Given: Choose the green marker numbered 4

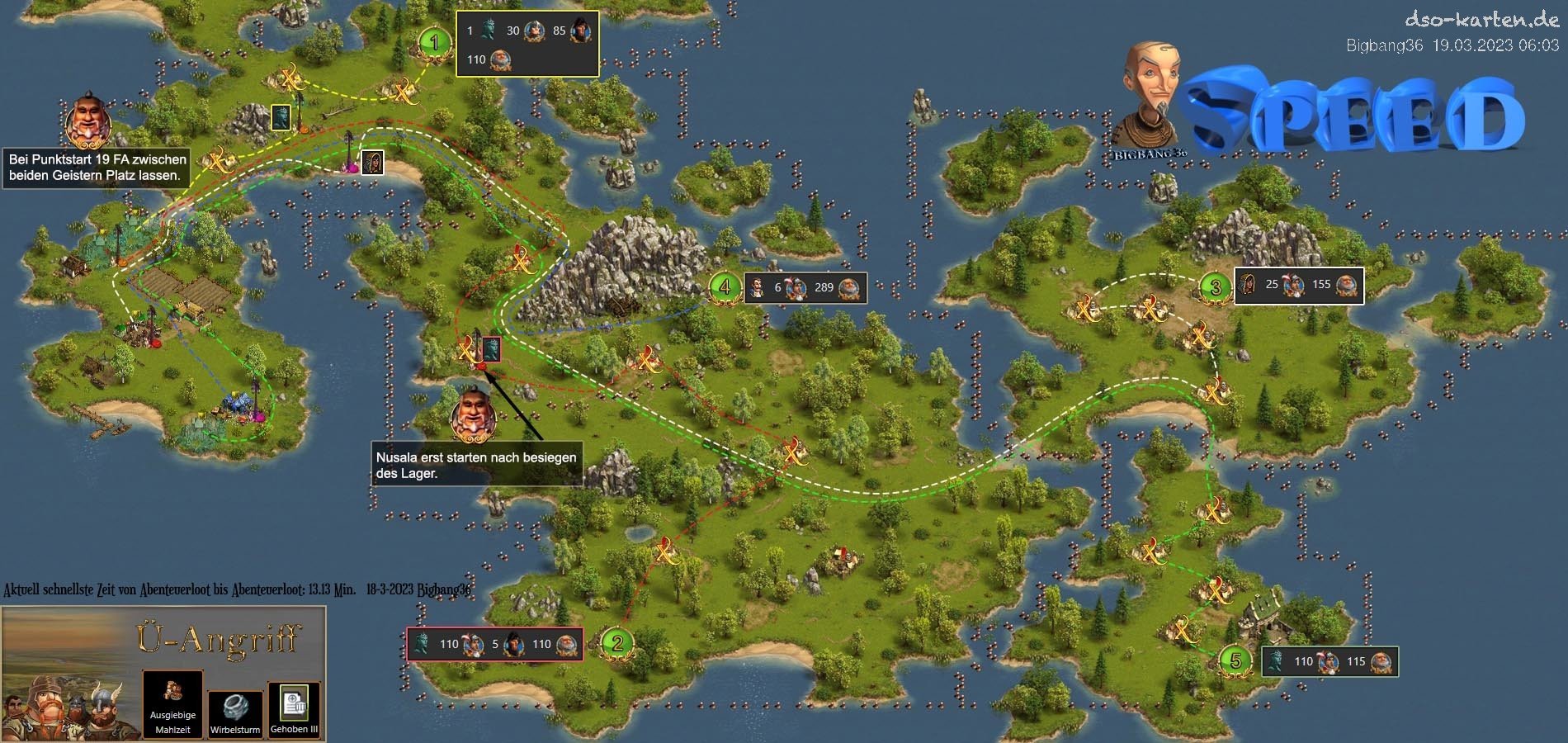Looking at the screenshot, I should coord(725,286).
